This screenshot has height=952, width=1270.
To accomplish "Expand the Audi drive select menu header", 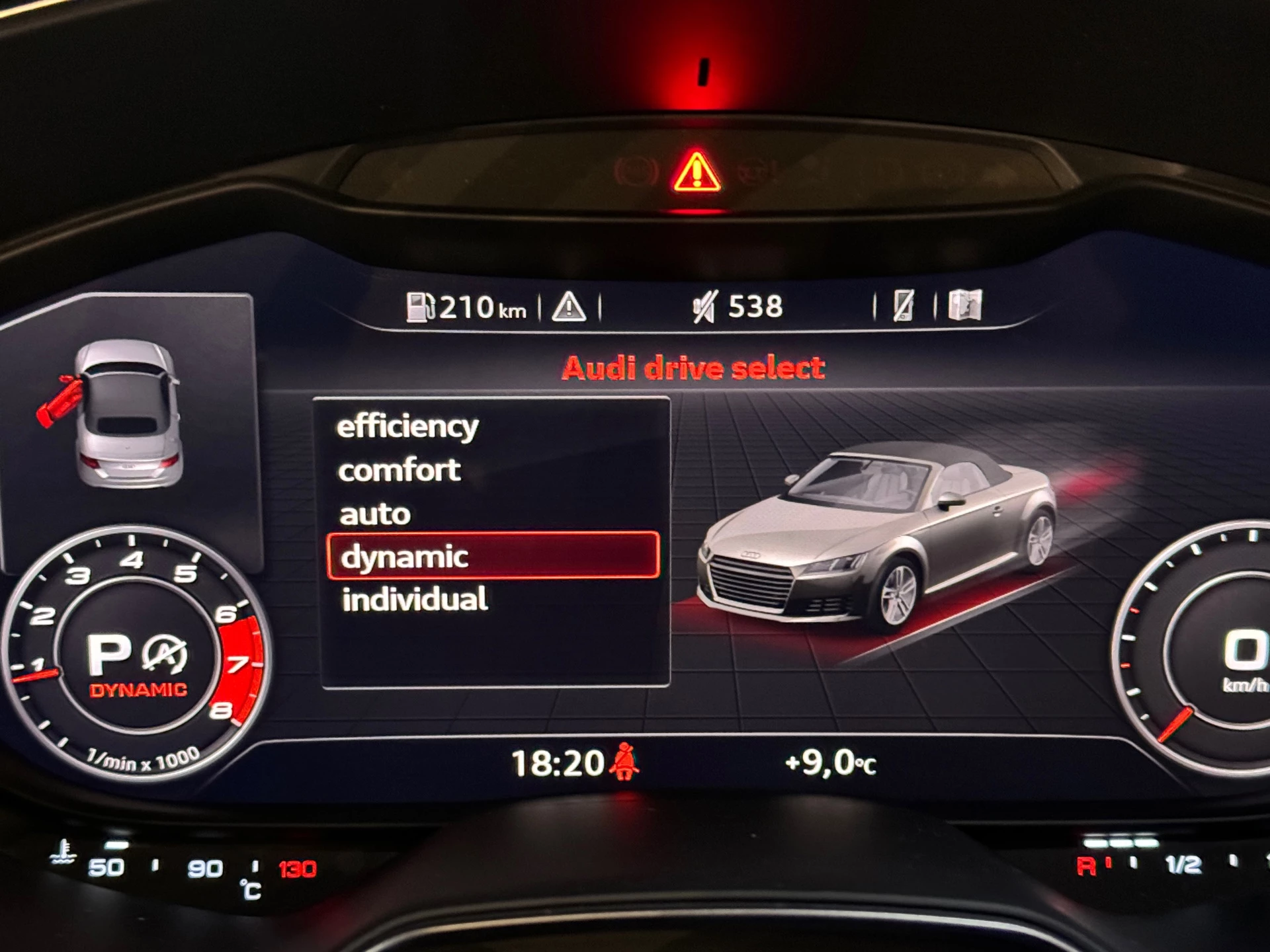I will [x=694, y=368].
